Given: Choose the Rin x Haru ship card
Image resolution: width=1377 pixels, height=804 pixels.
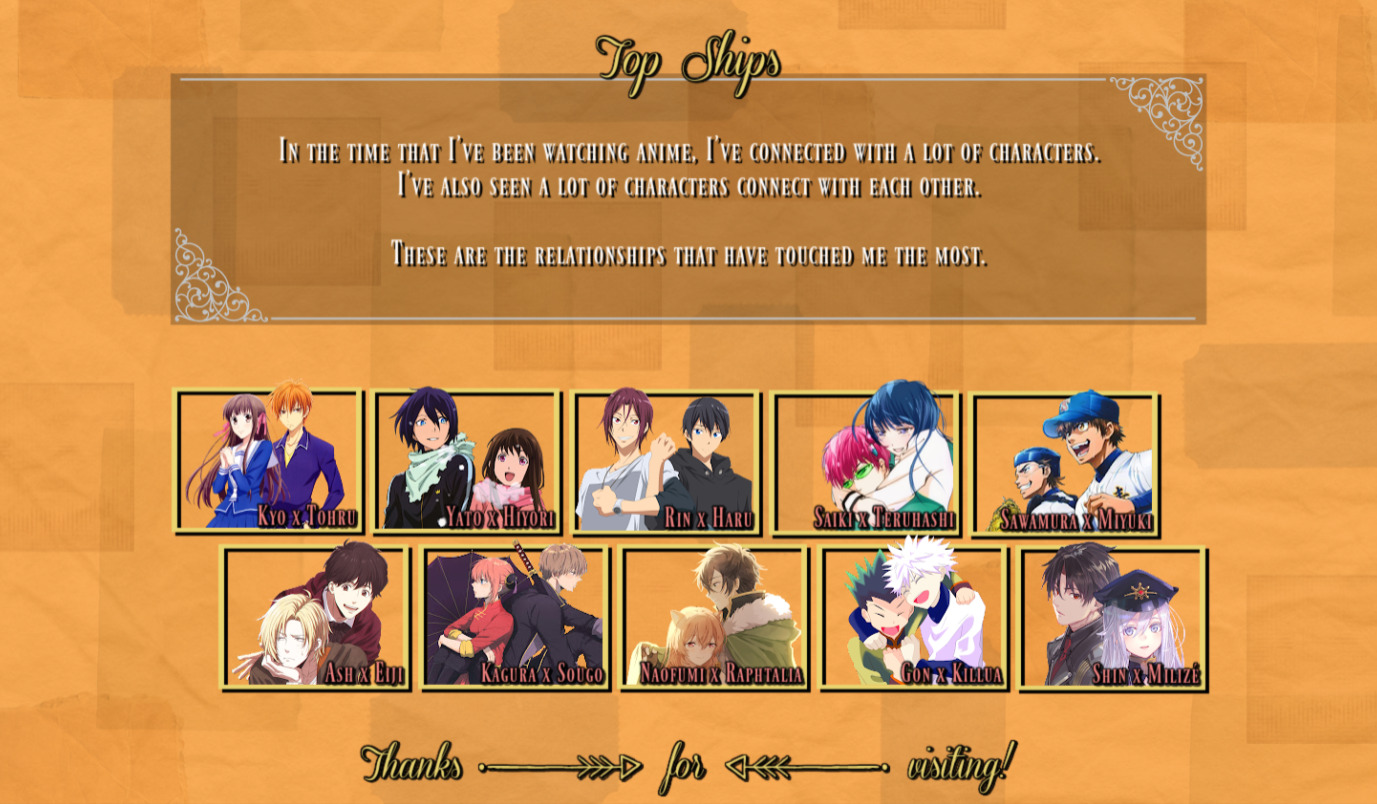Looking at the screenshot, I should 666,461.
